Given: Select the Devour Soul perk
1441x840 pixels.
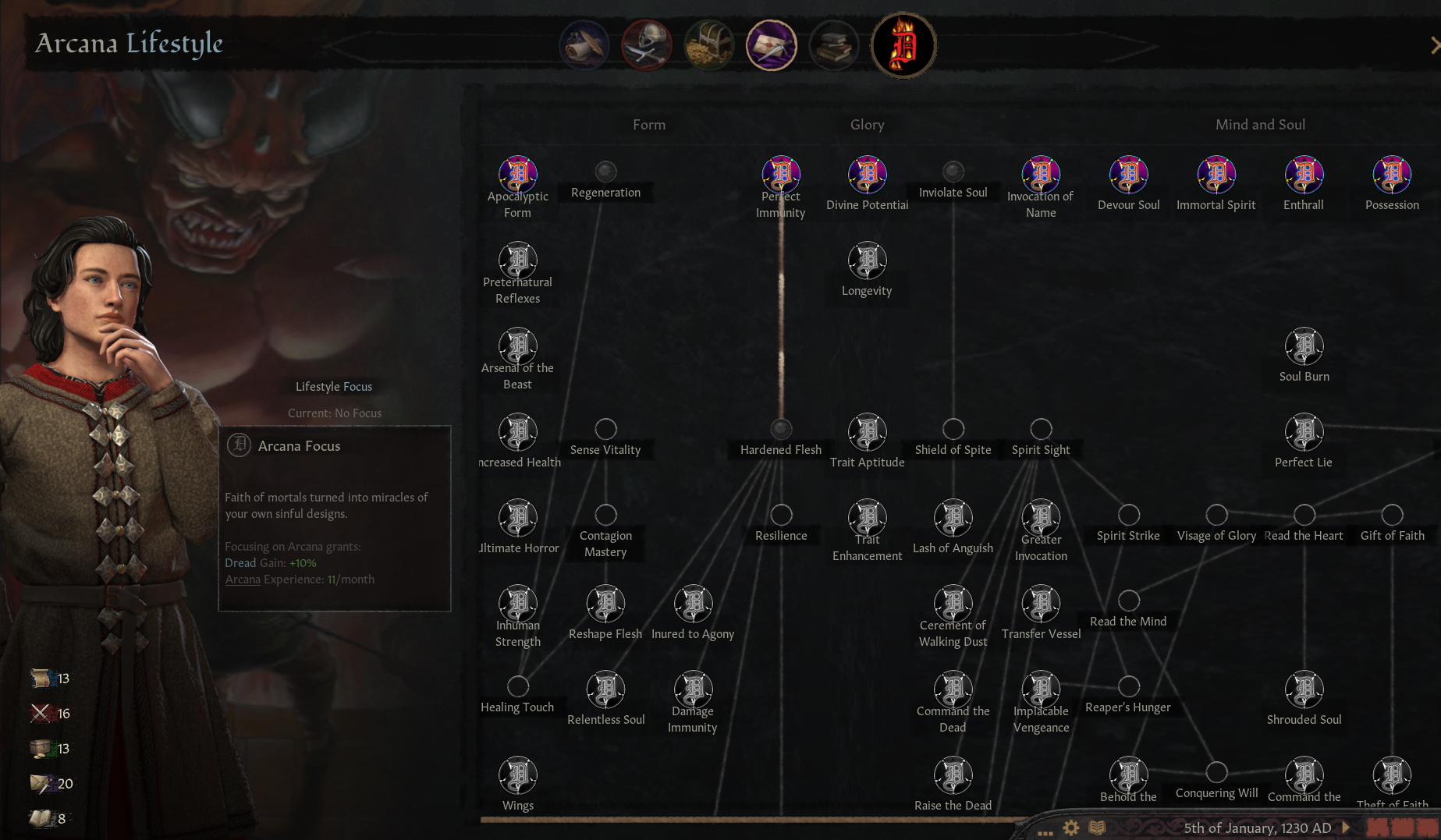Looking at the screenshot, I should tap(1128, 175).
